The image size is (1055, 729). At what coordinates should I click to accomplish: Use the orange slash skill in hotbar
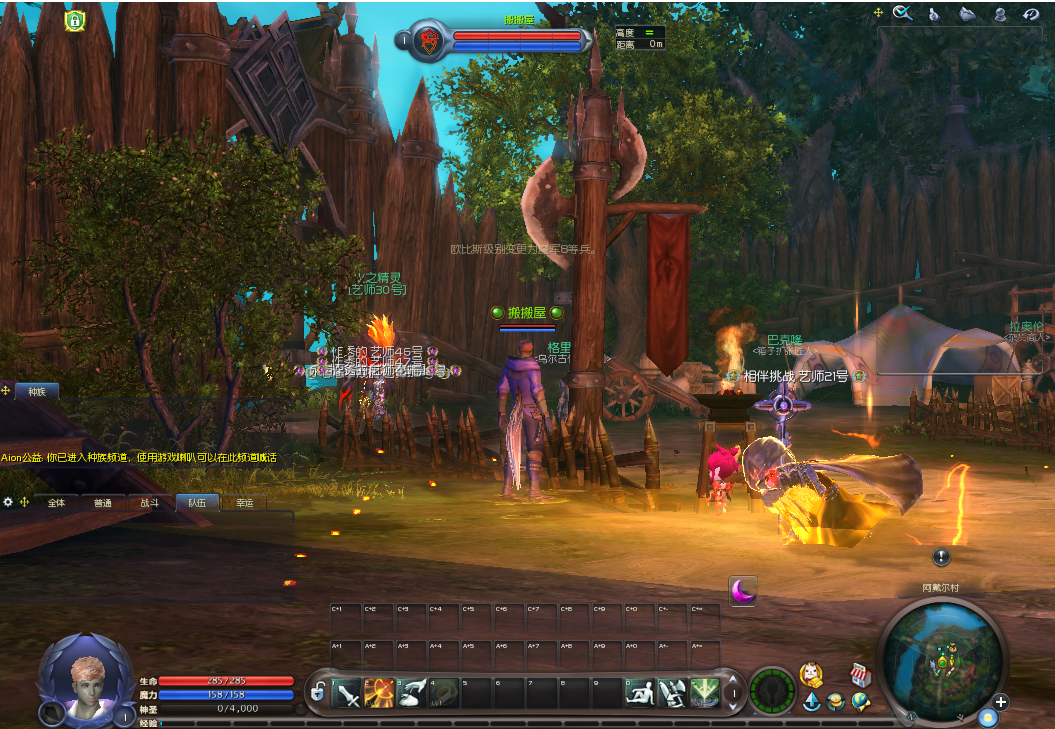(379, 692)
